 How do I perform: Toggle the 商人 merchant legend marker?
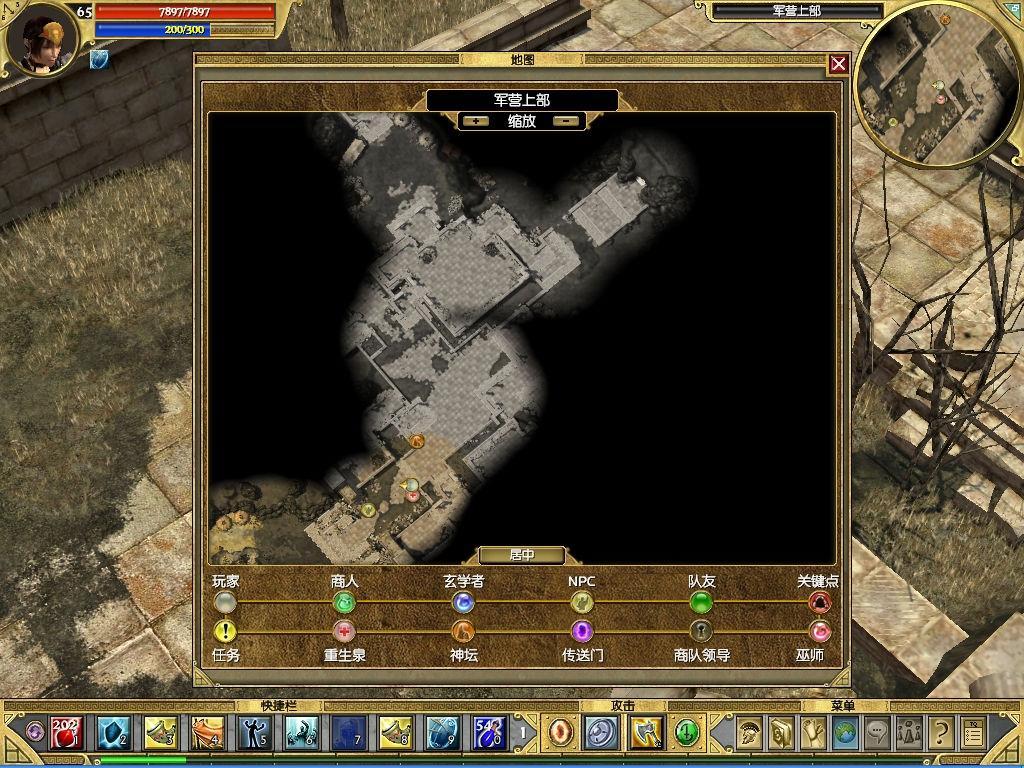pos(344,602)
